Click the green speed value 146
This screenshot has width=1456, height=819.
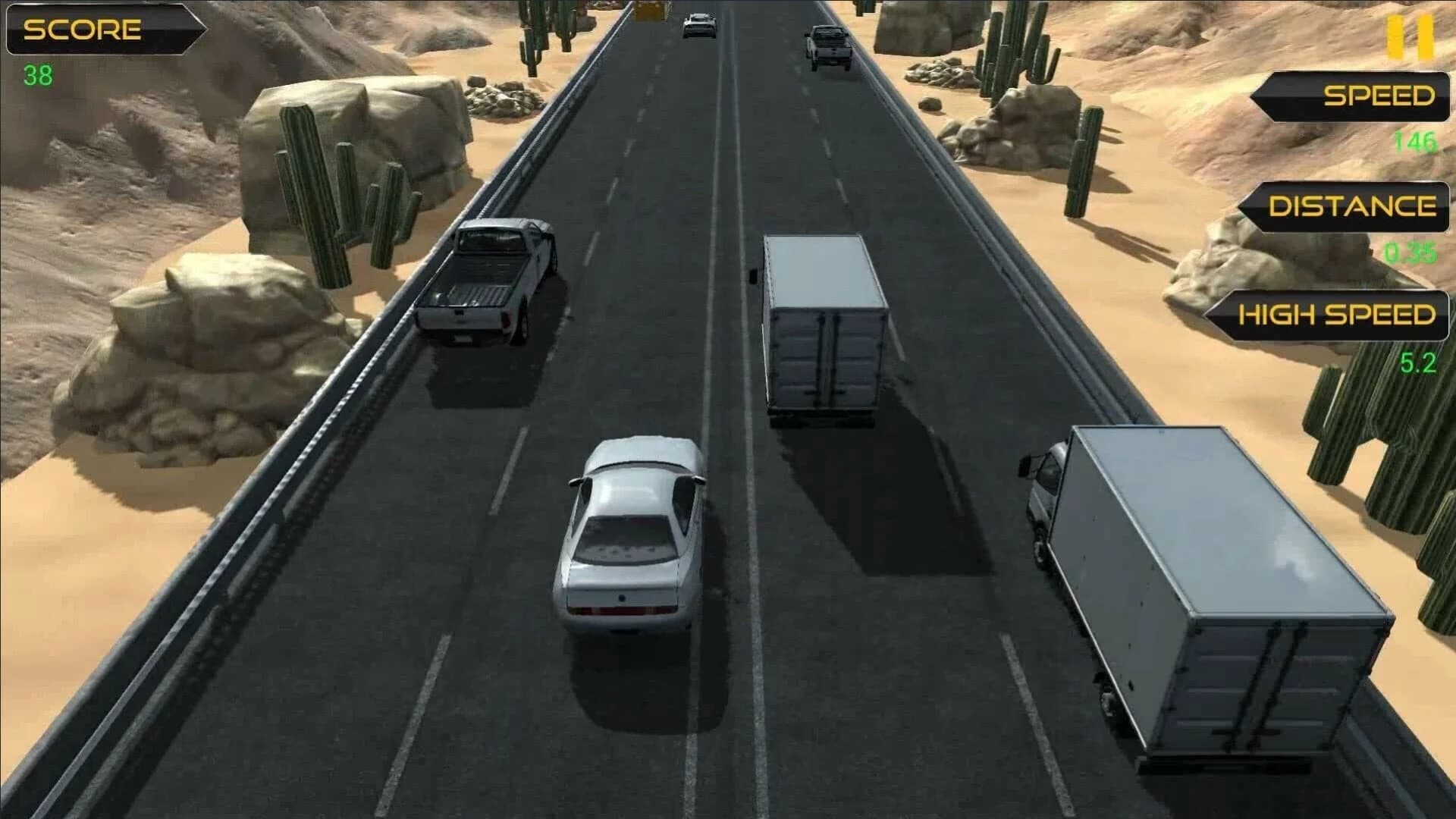pos(1417,141)
